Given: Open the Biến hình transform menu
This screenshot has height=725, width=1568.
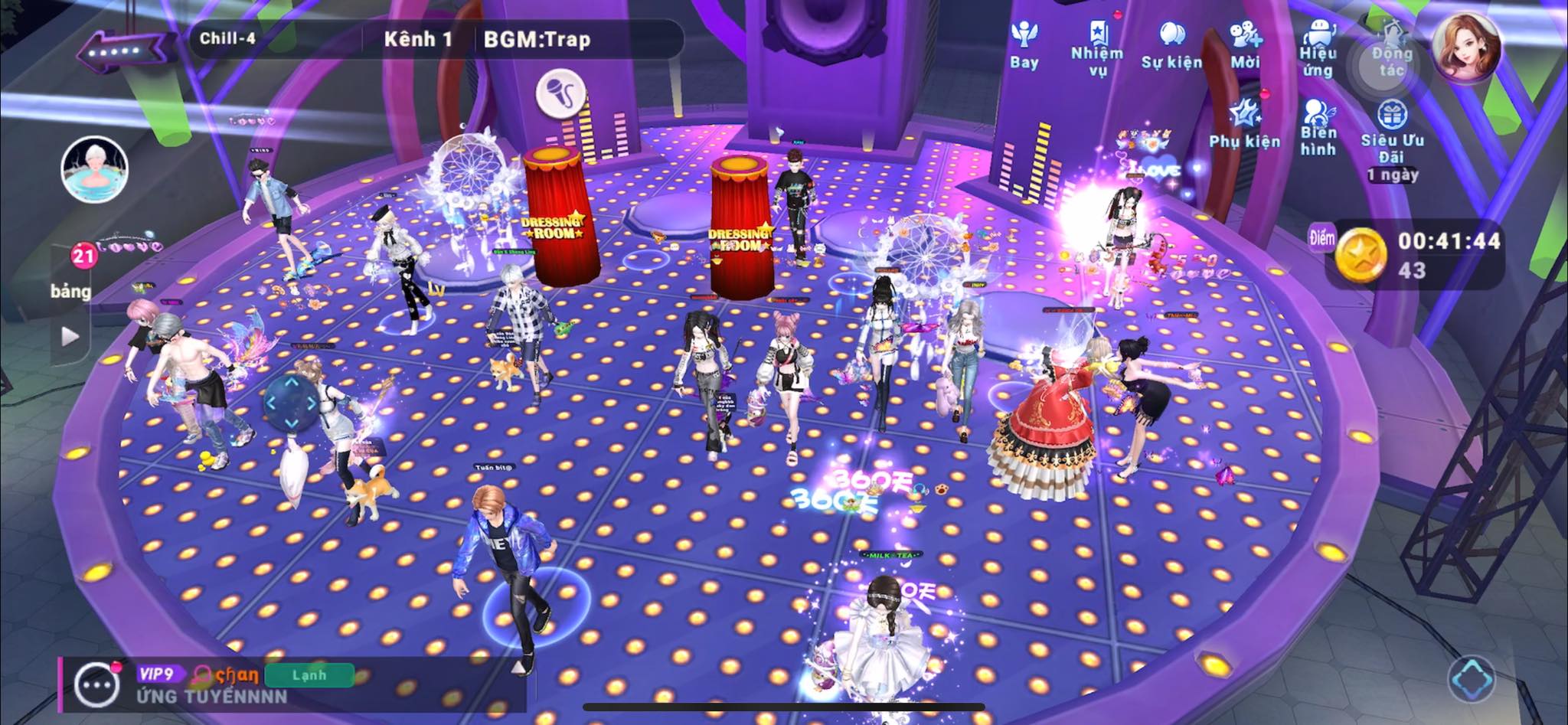Looking at the screenshot, I should [x=1318, y=127].
